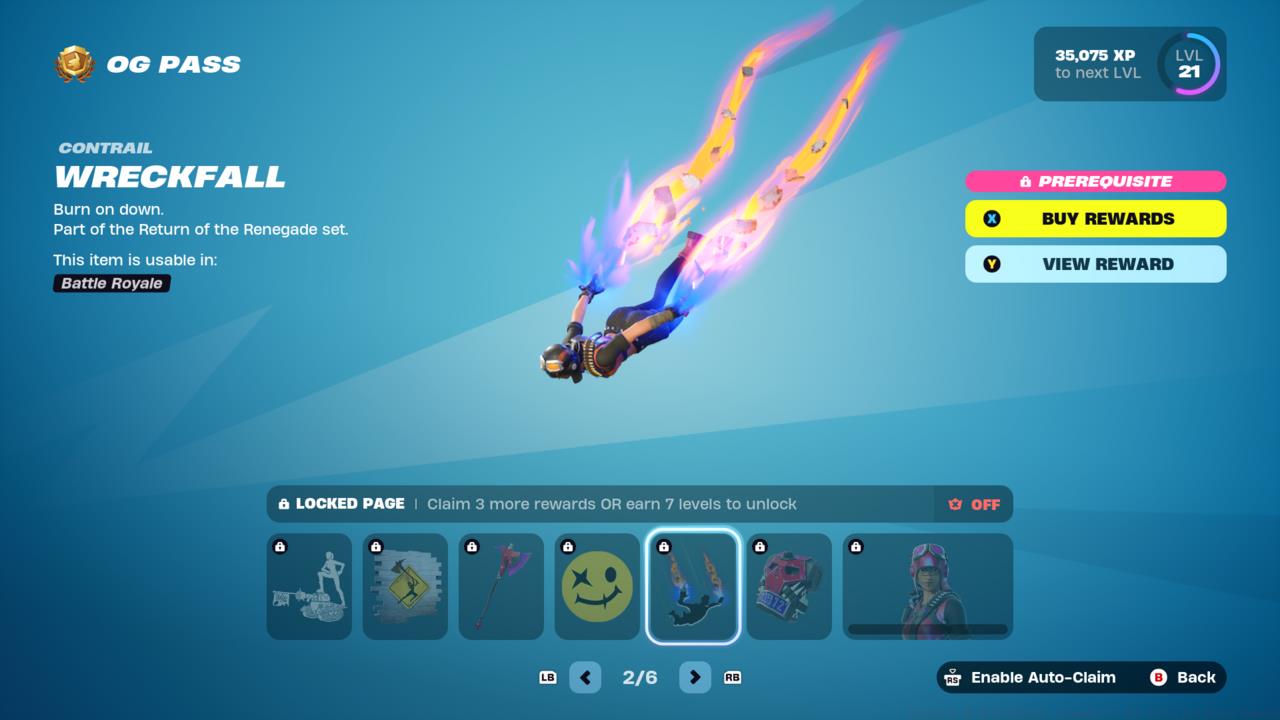Viewport: 1280px width, 720px height.
Task: Buy Rewards with the yellow button
Action: [1095, 219]
